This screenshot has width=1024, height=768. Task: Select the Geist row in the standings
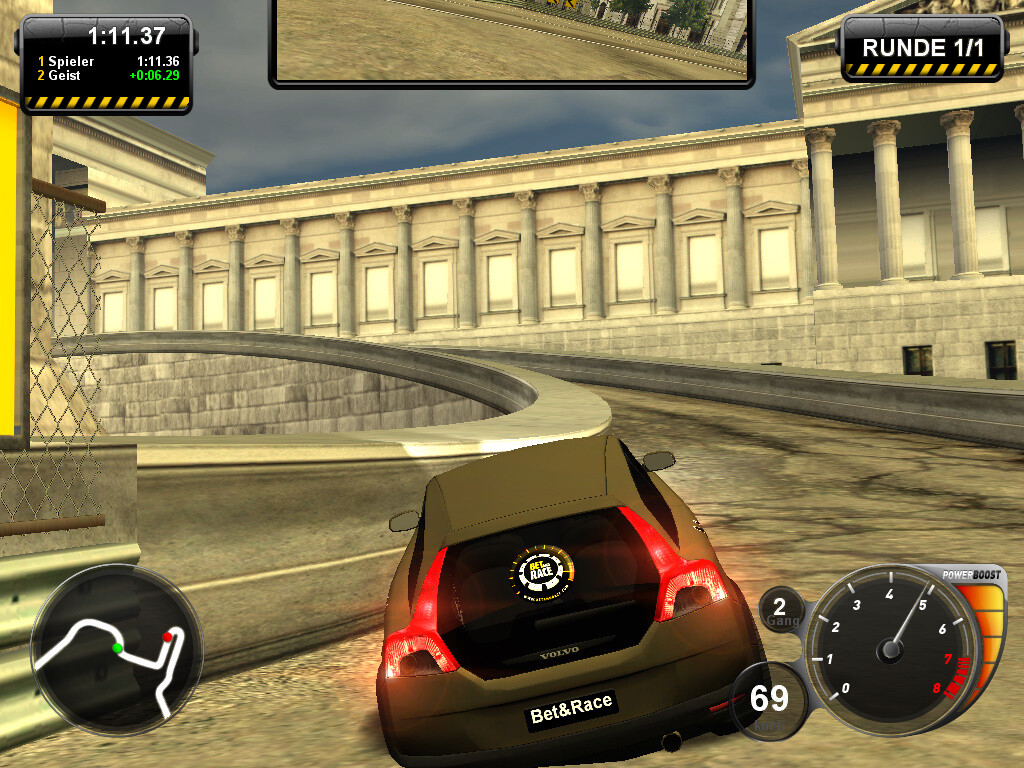tap(105, 75)
